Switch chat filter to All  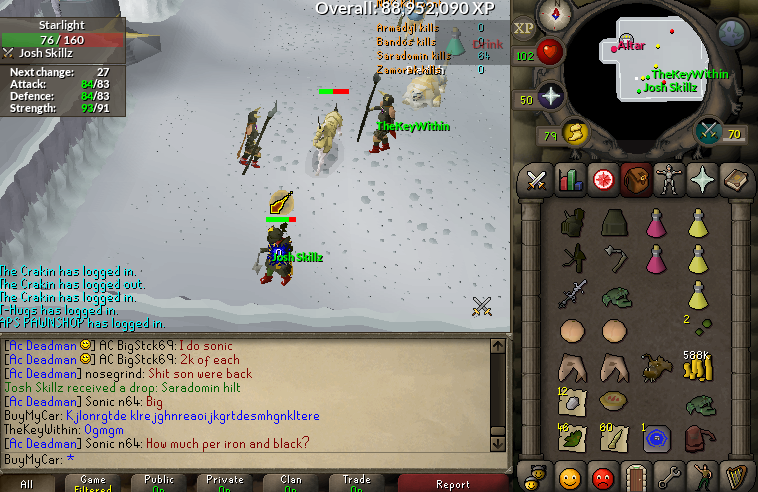coord(27,483)
